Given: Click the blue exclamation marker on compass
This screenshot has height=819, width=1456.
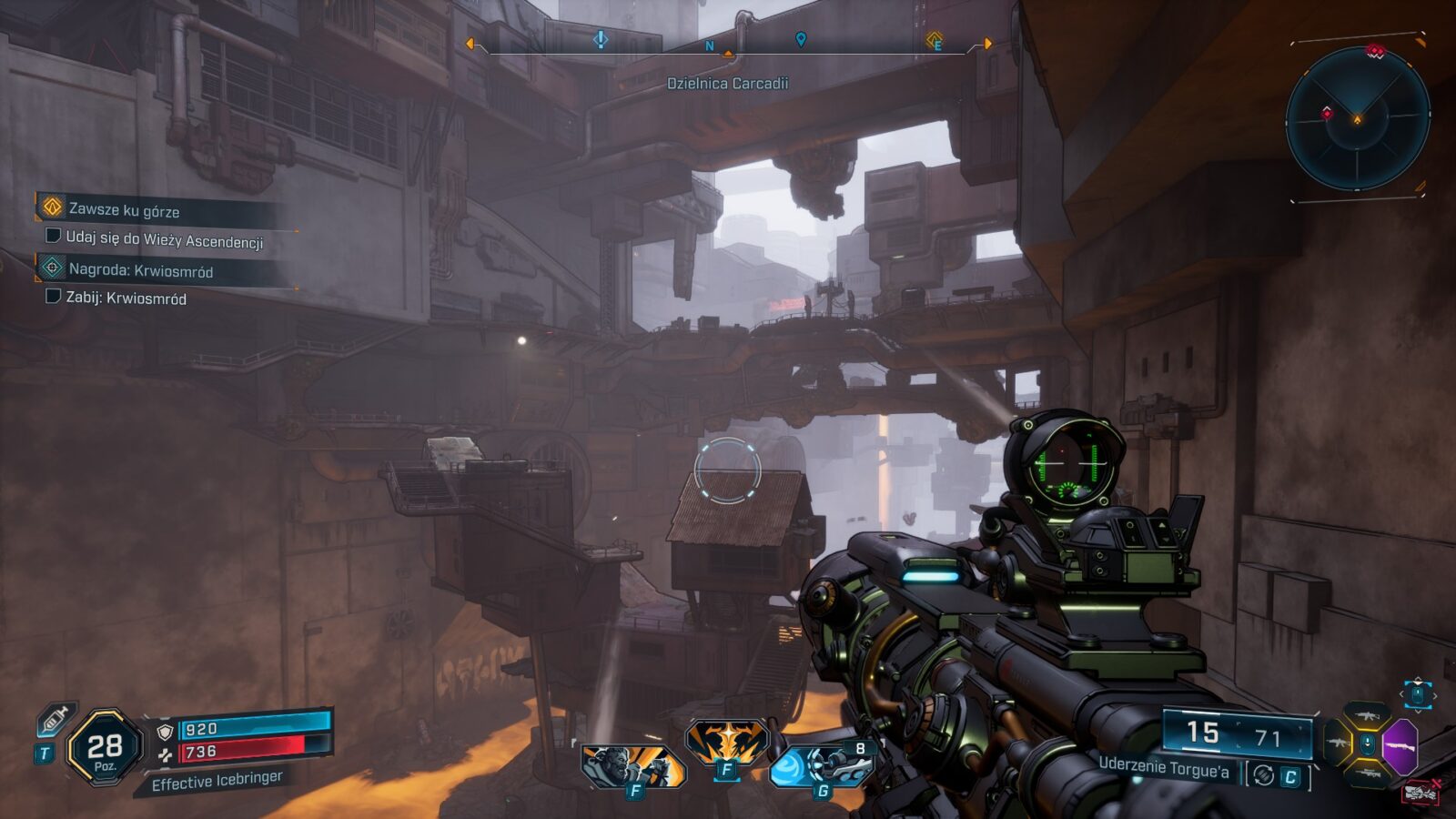Looking at the screenshot, I should click(601, 39).
